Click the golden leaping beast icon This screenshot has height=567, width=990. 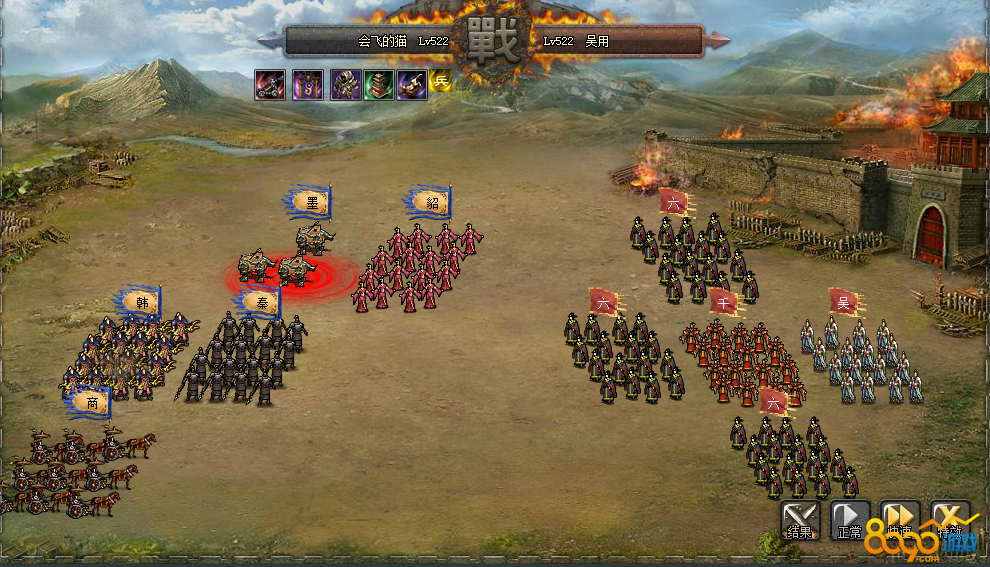pyautogui.click(x=411, y=84)
